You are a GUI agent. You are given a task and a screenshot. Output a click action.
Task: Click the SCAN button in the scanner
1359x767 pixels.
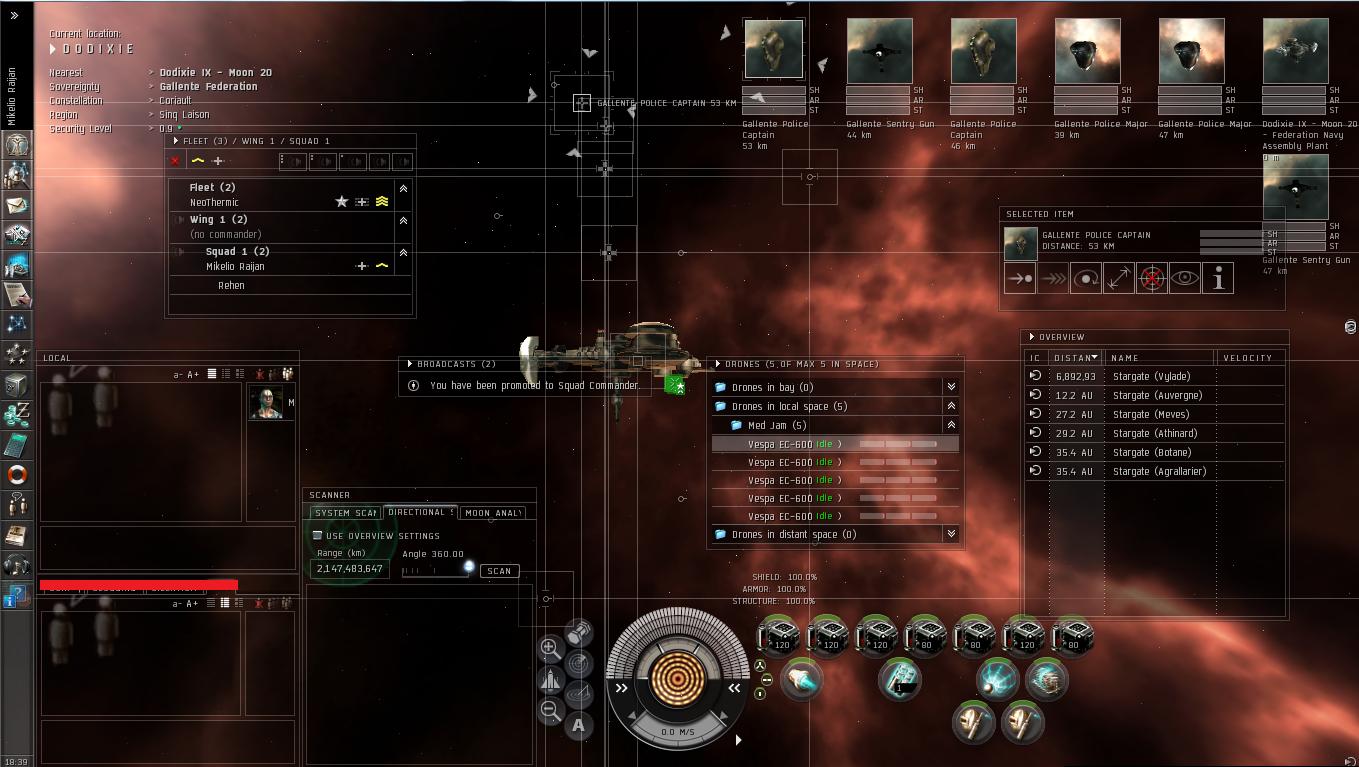point(499,571)
